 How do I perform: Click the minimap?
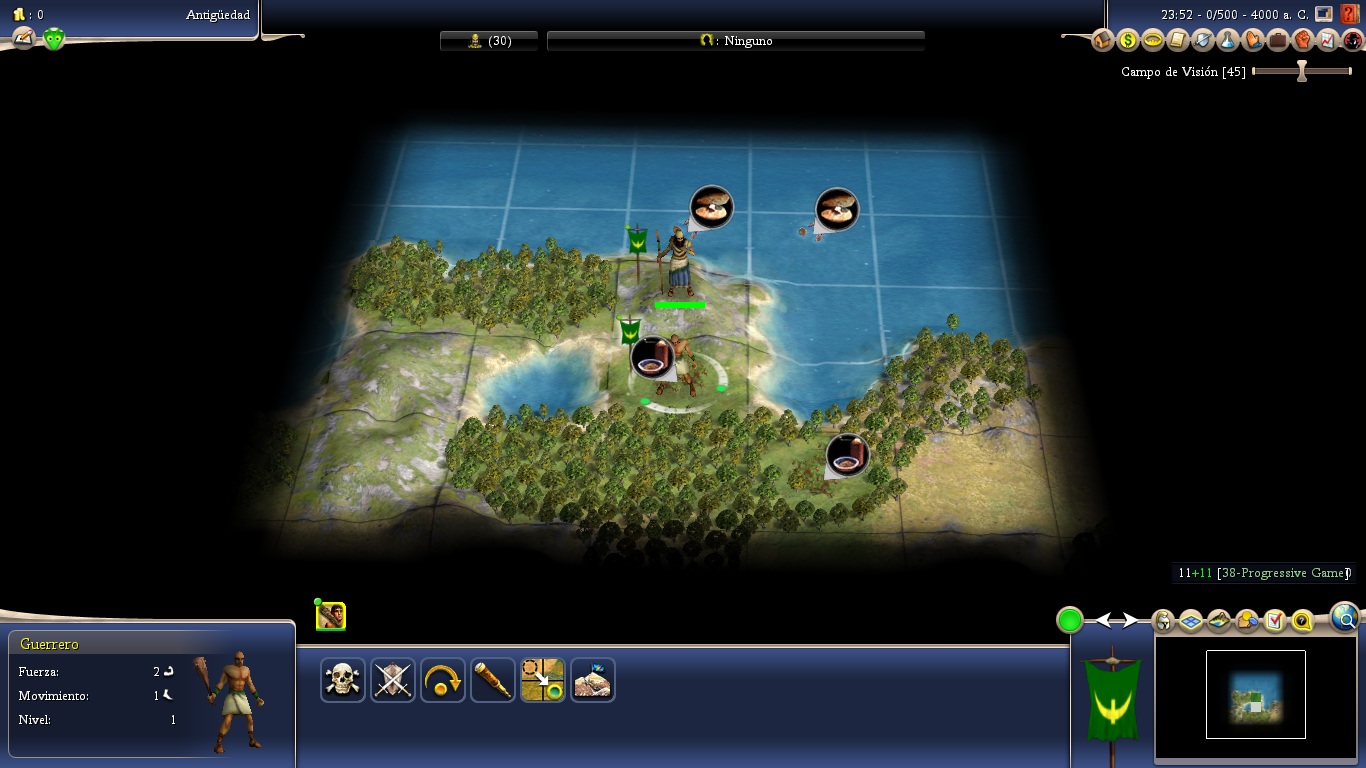point(1255,694)
